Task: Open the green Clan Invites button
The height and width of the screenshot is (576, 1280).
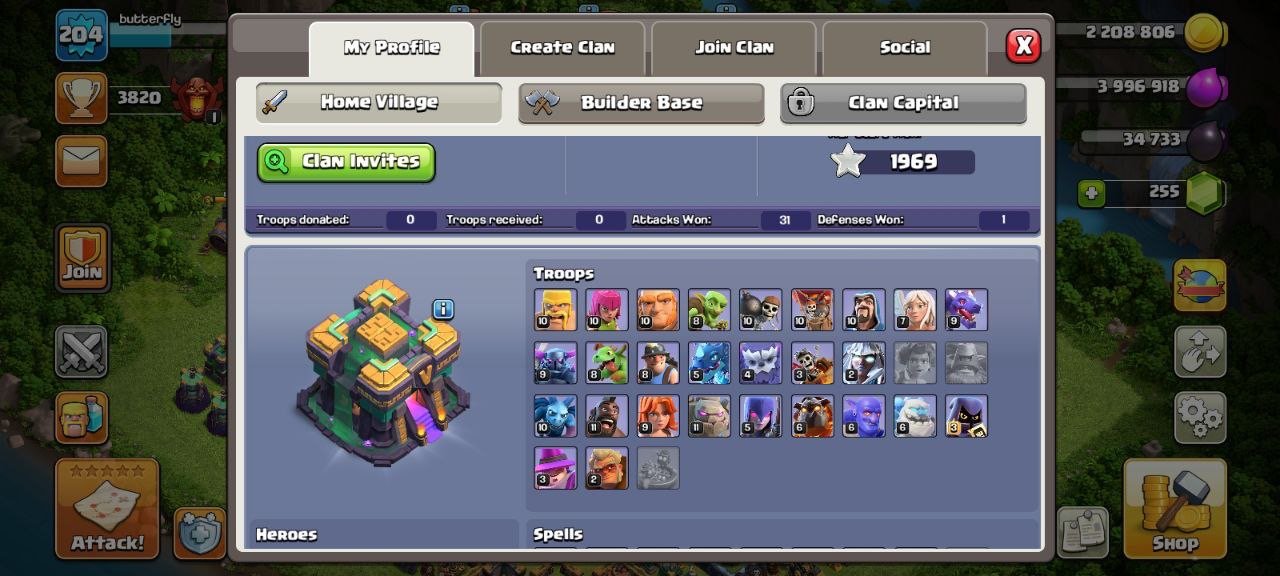Action: [346, 162]
